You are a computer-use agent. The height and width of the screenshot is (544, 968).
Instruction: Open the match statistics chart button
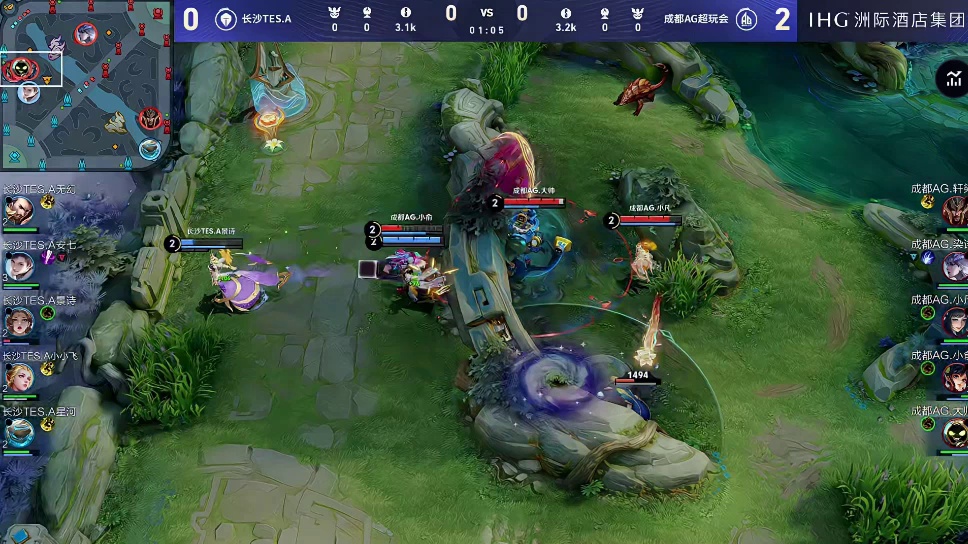point(950,78)
